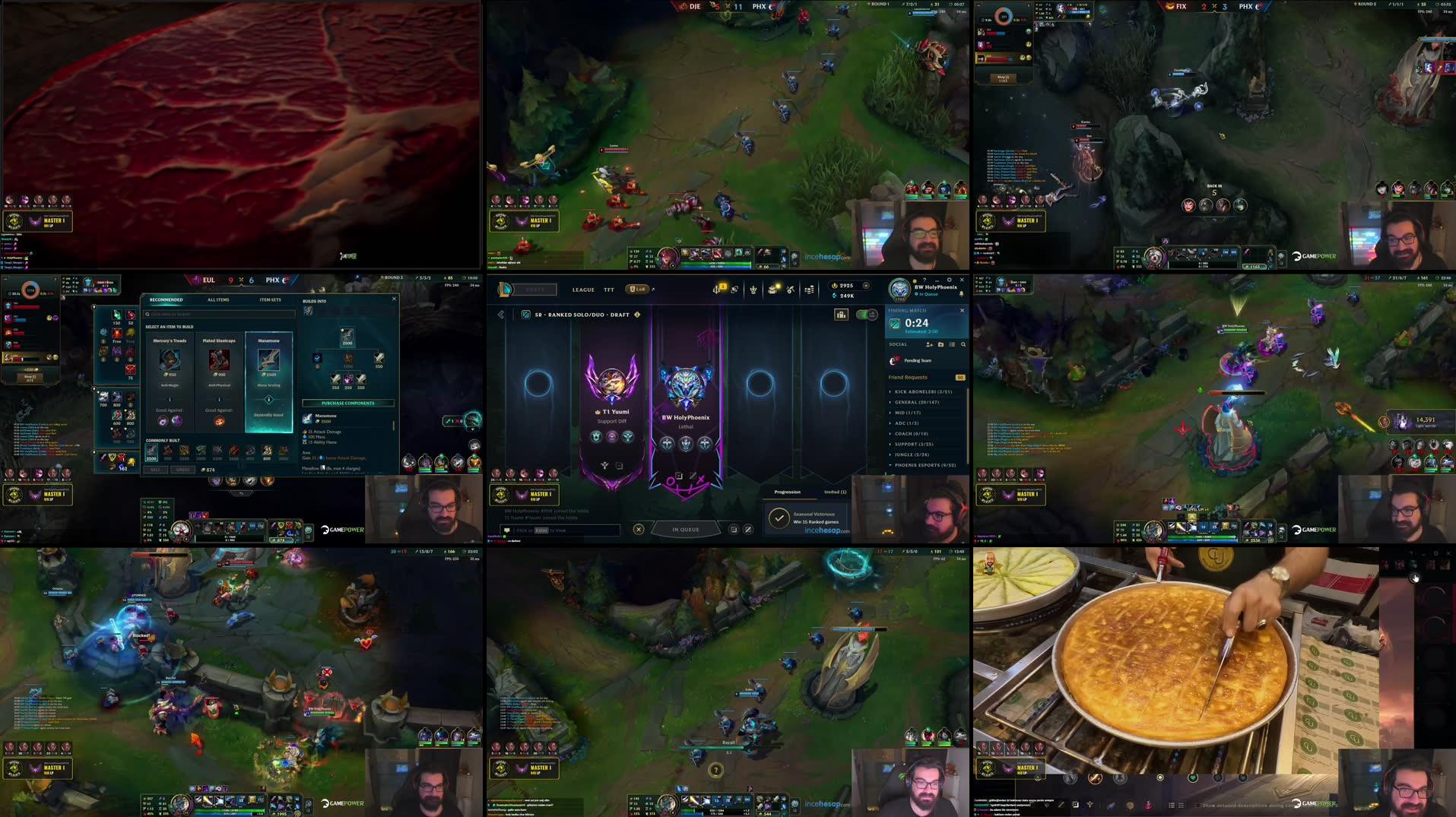
Task: Select the Manamune item in the shop
Action: coord(268,360)
